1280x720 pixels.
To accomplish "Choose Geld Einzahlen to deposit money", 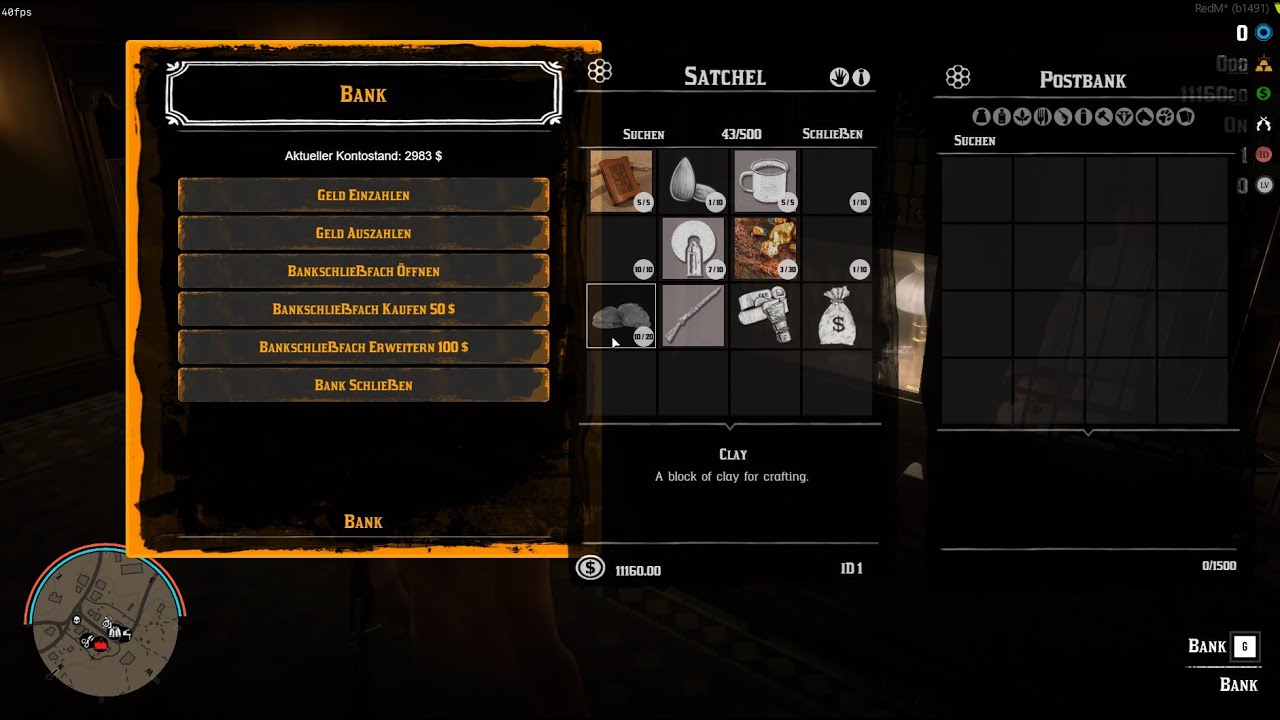I will (x=363, y=195).
